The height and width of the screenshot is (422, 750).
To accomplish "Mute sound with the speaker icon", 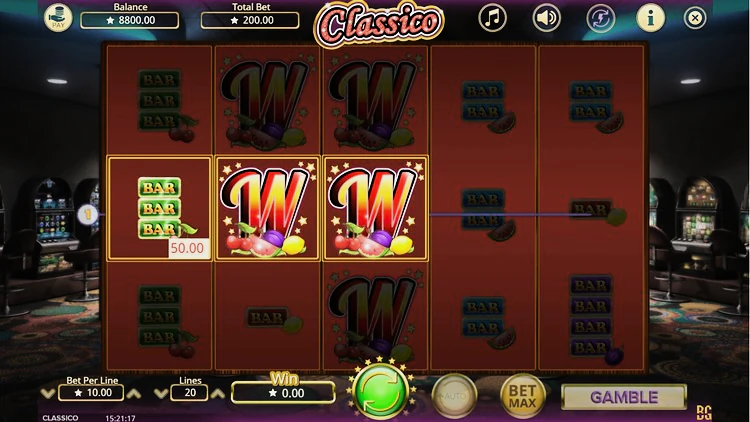I will pos(546,17).
